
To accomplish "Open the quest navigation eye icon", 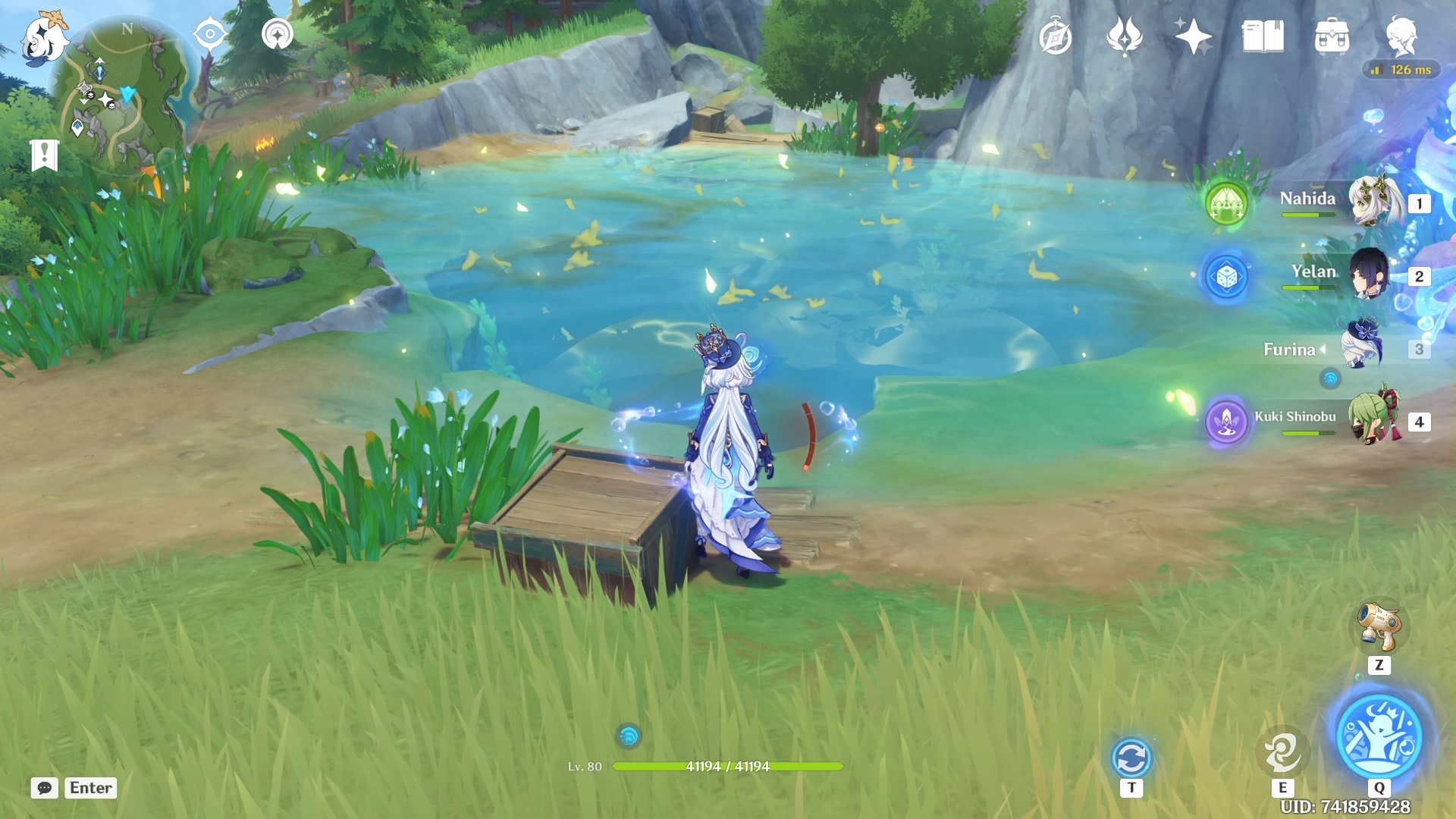I will pos(210,34).
